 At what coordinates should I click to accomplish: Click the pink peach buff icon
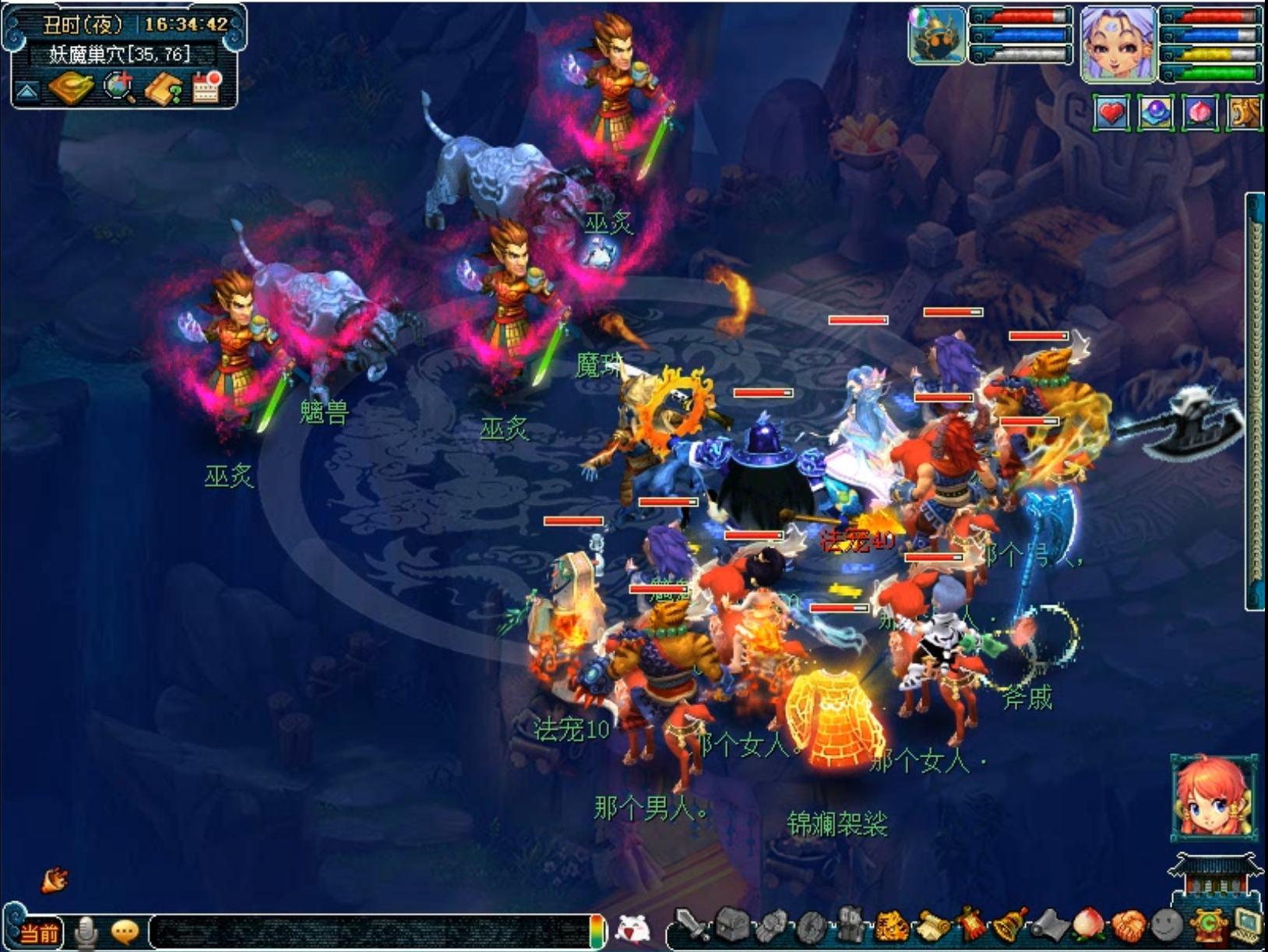click(x=1199, y=114)
